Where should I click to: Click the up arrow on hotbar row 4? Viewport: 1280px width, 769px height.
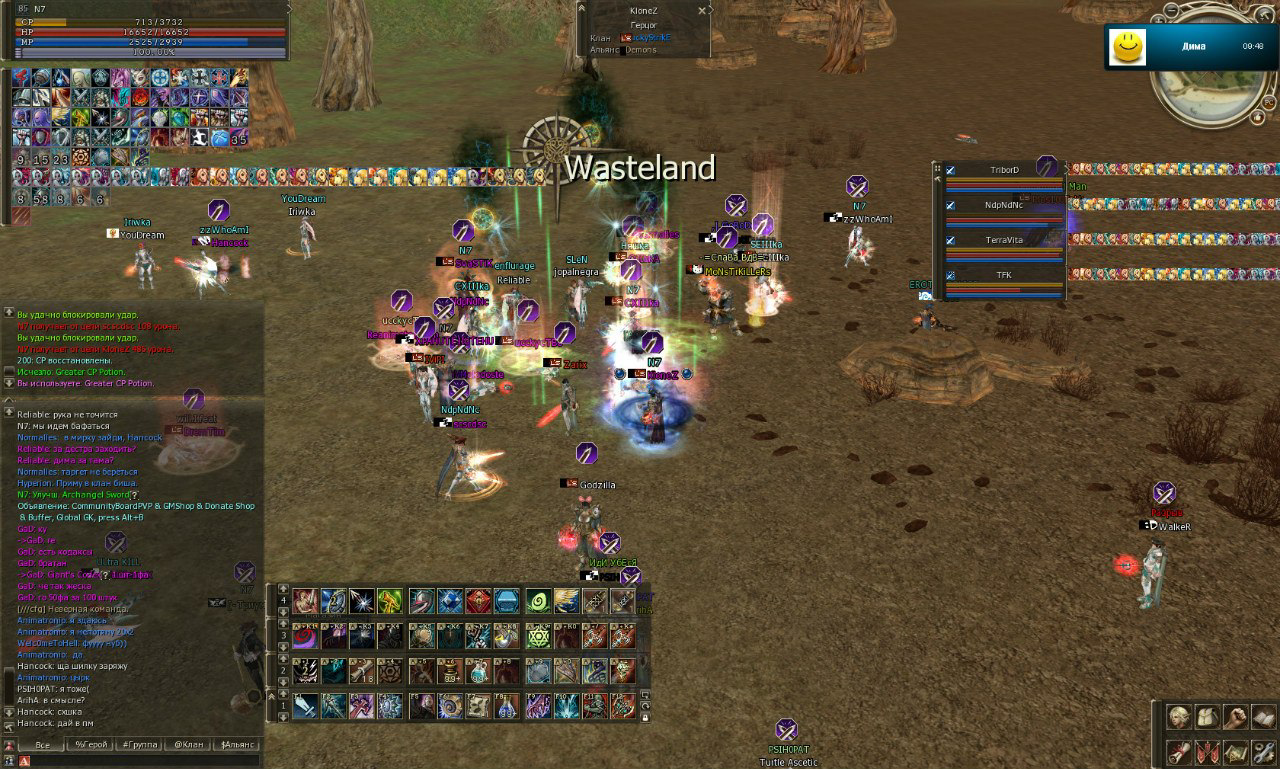point(283,590)
